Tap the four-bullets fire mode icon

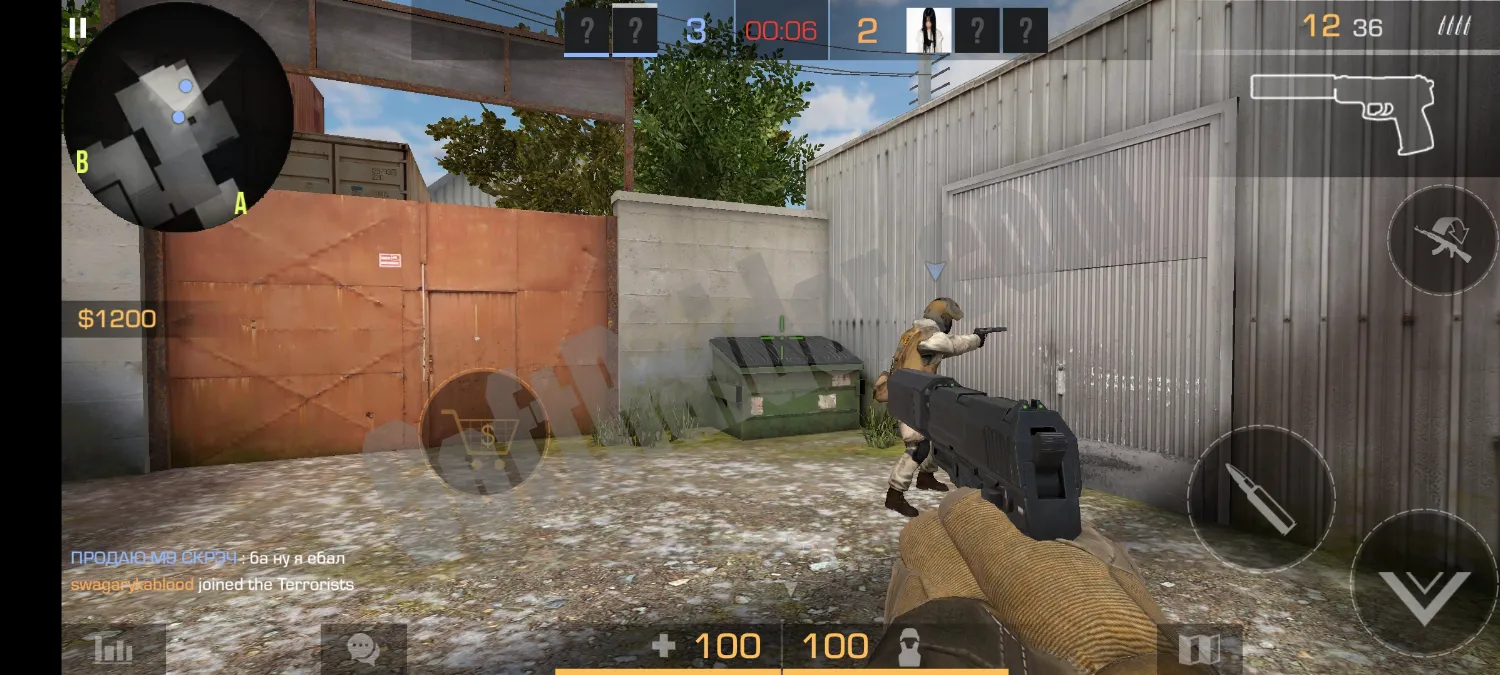[1452, 27]
